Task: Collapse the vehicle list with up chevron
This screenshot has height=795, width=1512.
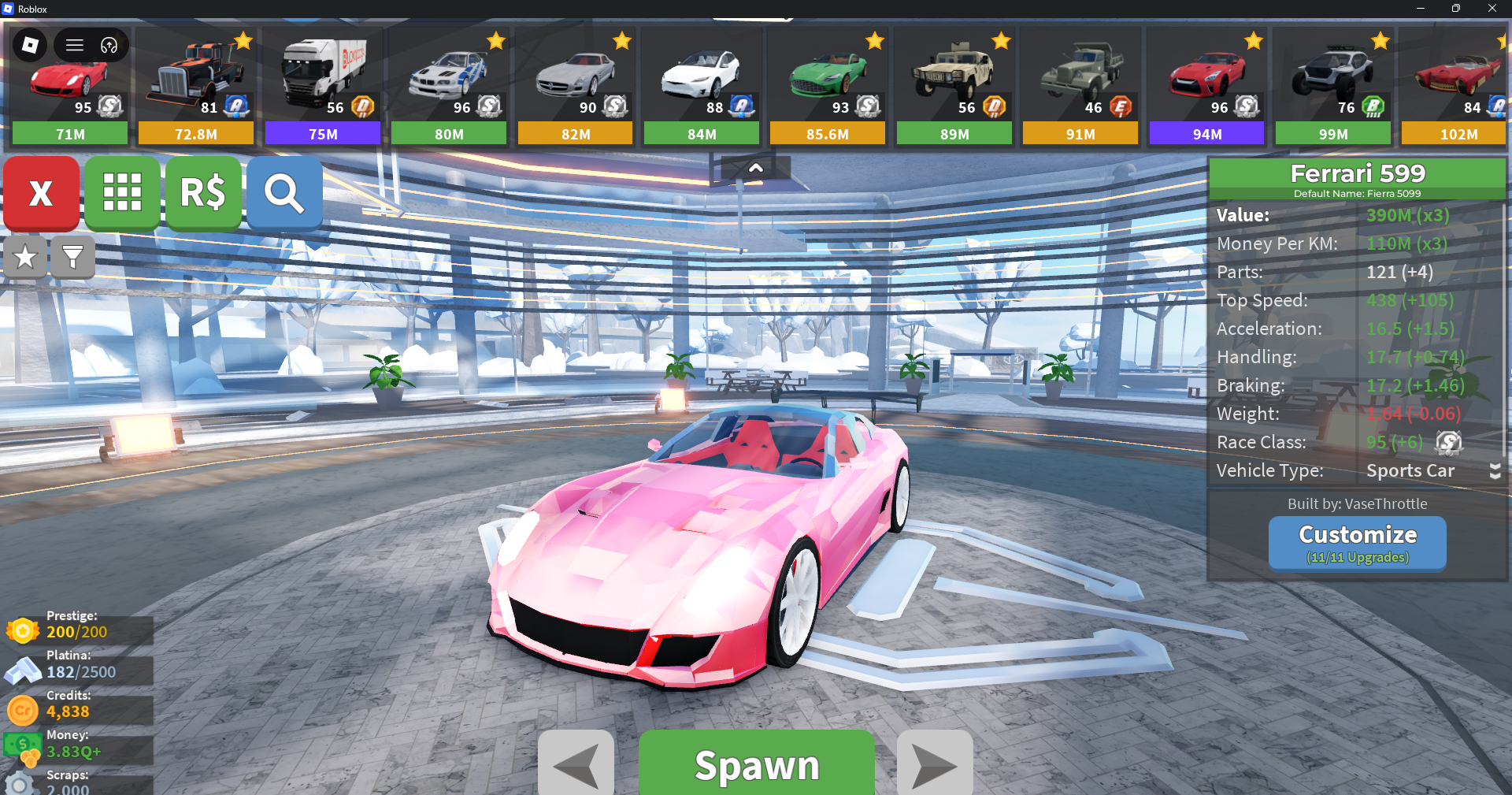Action: tap(755, 168)
